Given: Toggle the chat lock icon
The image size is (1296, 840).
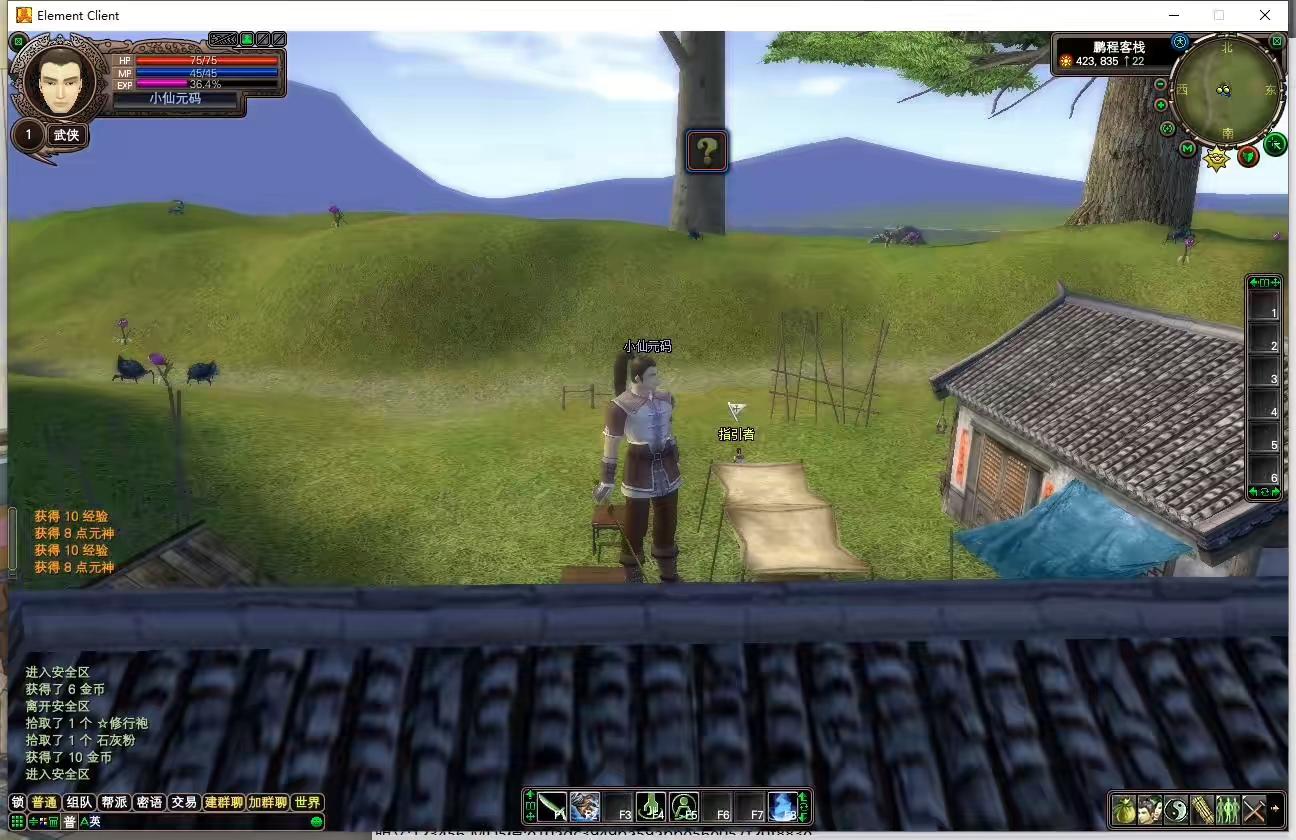Looking at the screenshot, I should [x=16, y=801].
